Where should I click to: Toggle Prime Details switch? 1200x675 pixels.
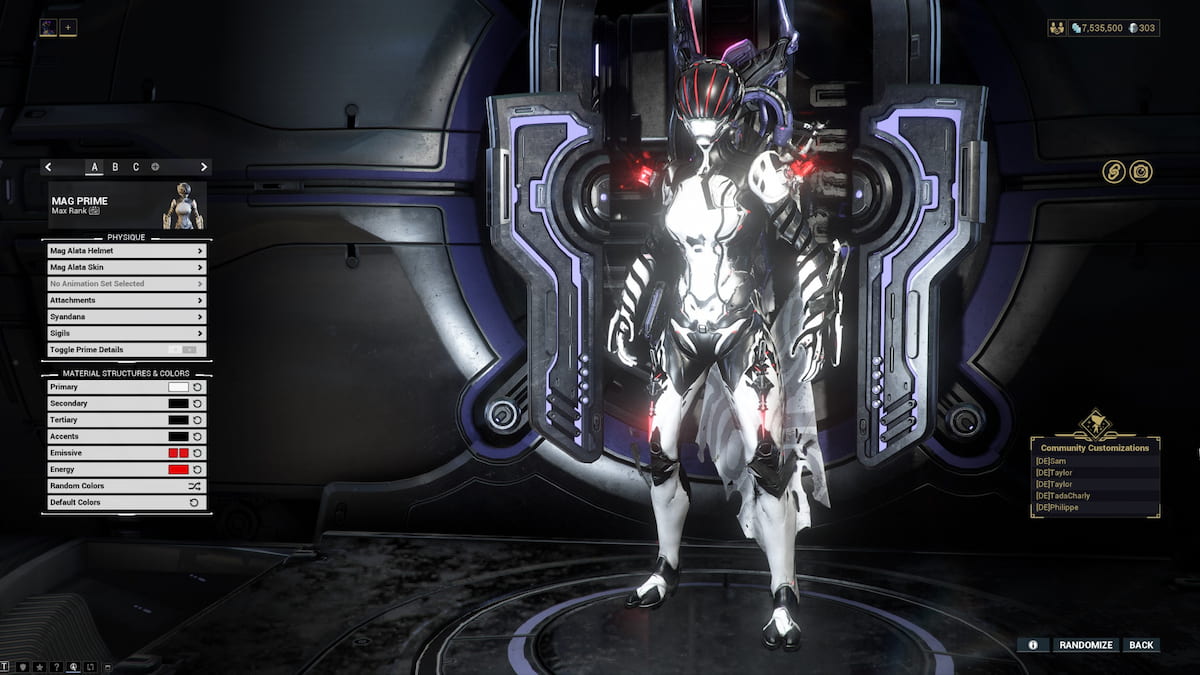pyautogui.click(x=183, y=350)
